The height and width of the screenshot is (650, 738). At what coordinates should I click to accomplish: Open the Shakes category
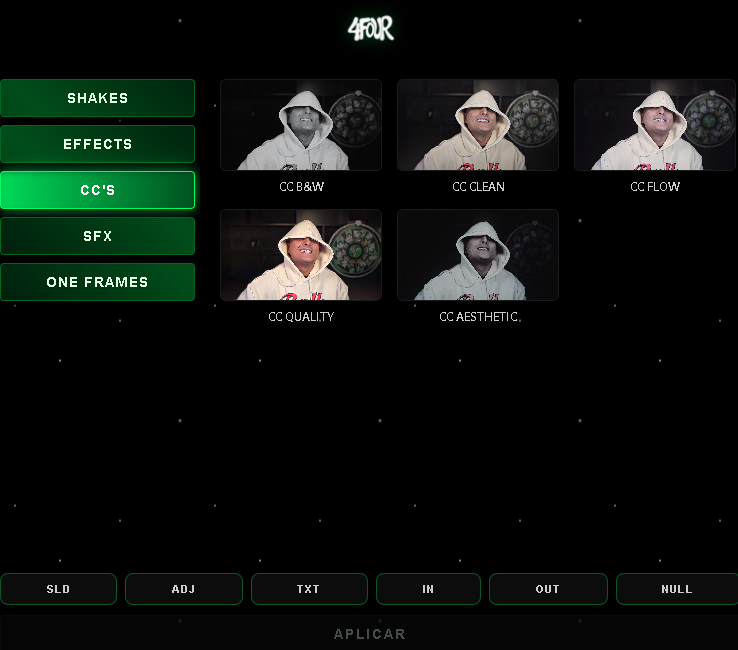(97, 98)
